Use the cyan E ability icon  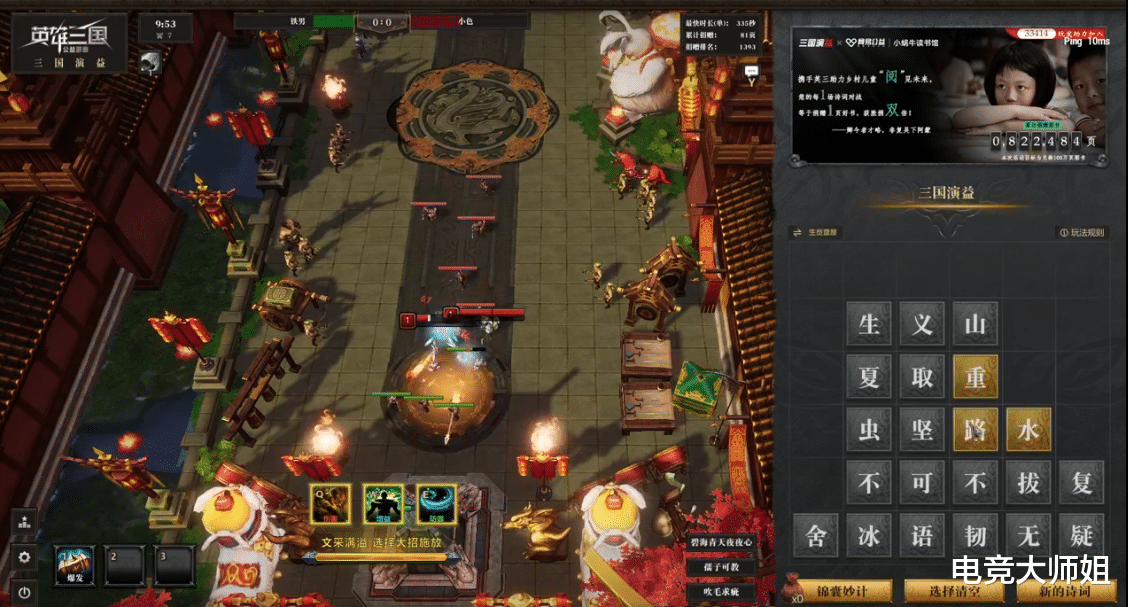click(436, 503)
